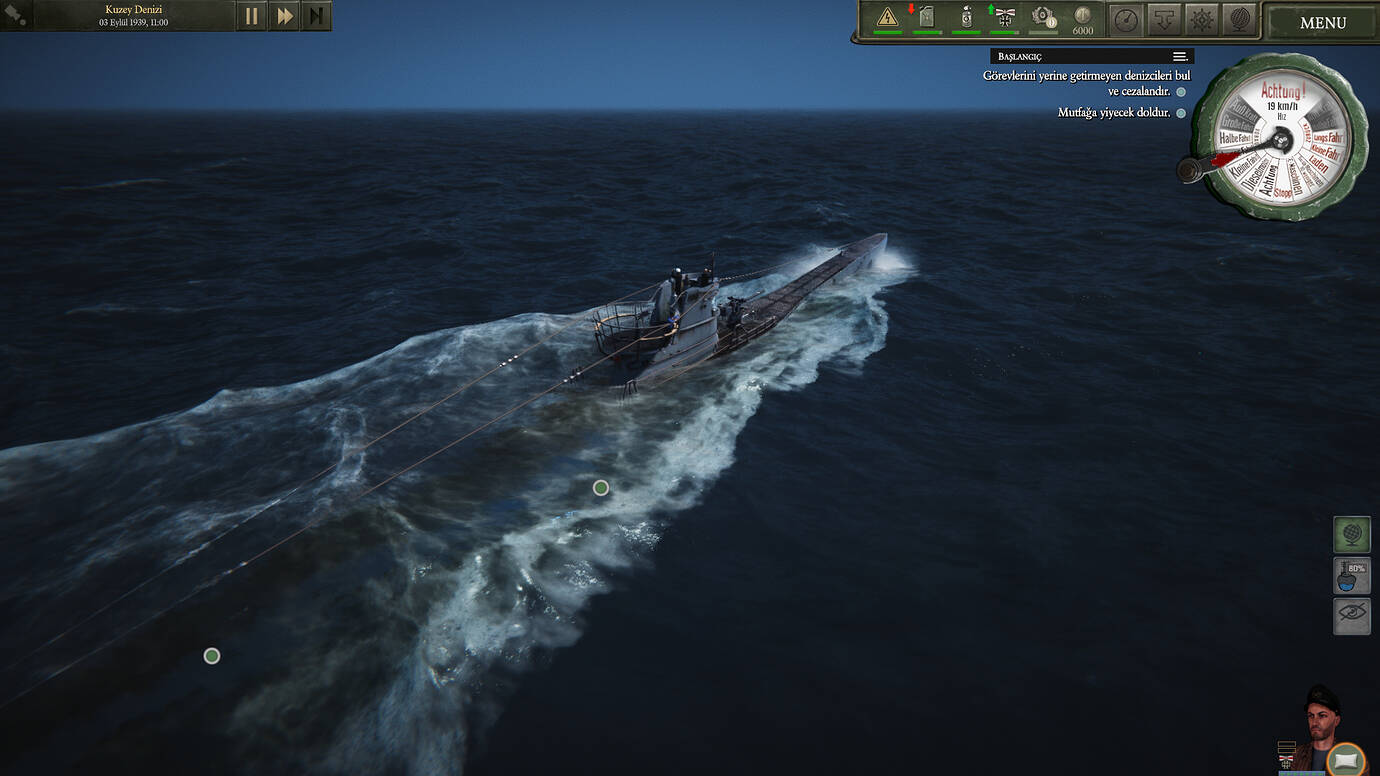The height and width of the screenshot is (776, 1380).
Task: Open the gauge dial panel button
Action: point(1126,19)
